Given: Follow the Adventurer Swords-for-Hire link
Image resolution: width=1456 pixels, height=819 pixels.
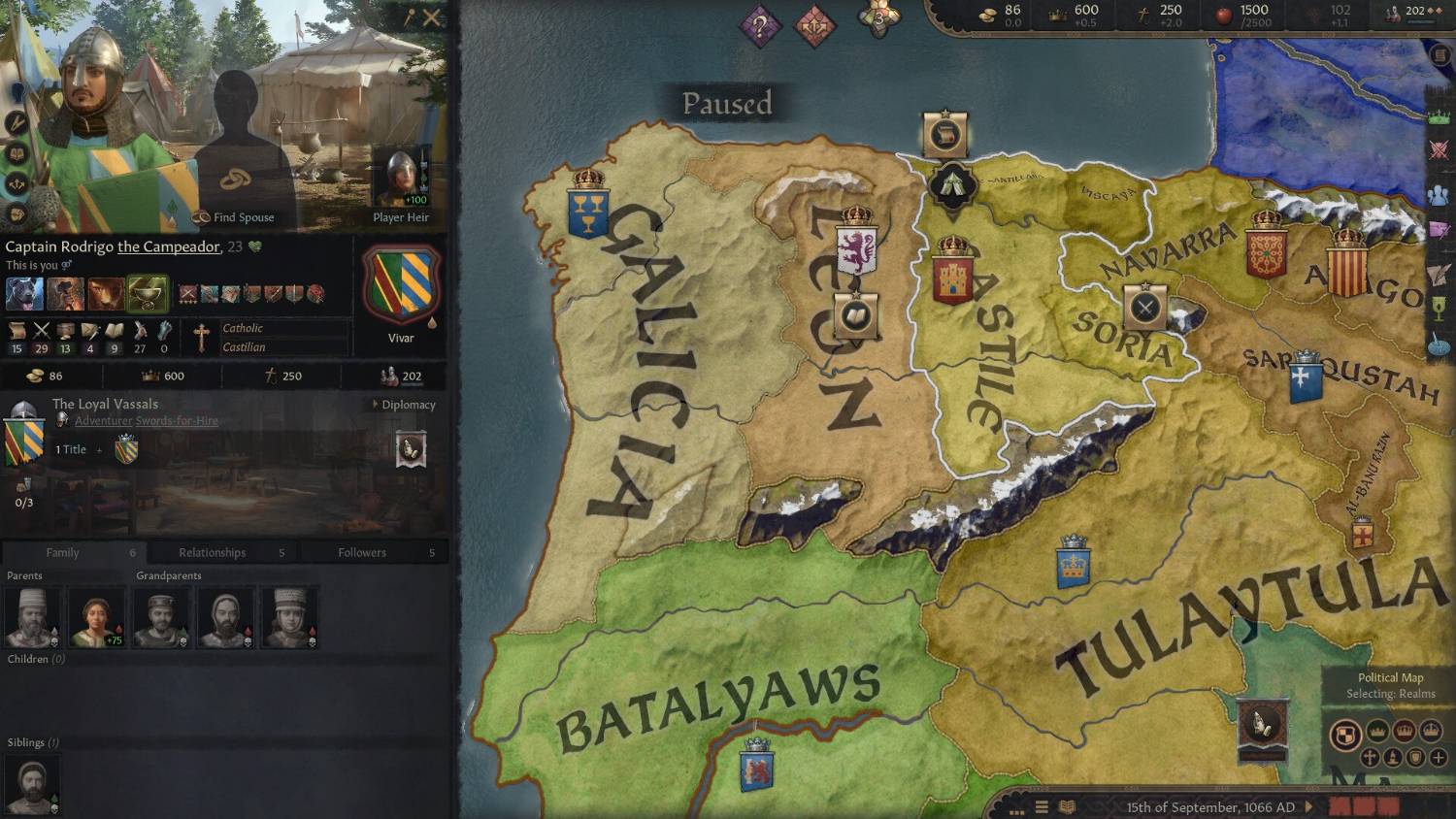Looking at the screenshot, I should pyautogui.click(x=146, y=421).
